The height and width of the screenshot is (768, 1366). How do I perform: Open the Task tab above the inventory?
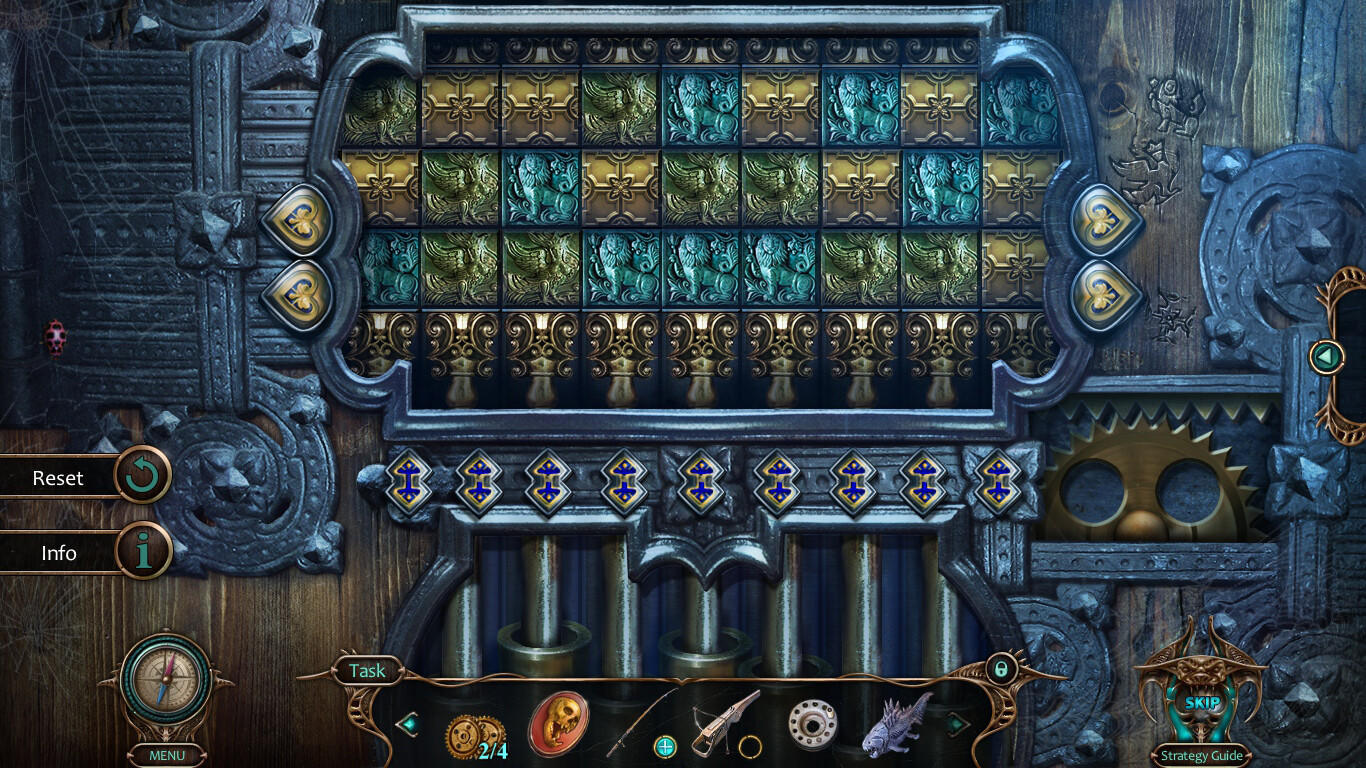pos(367,671)
